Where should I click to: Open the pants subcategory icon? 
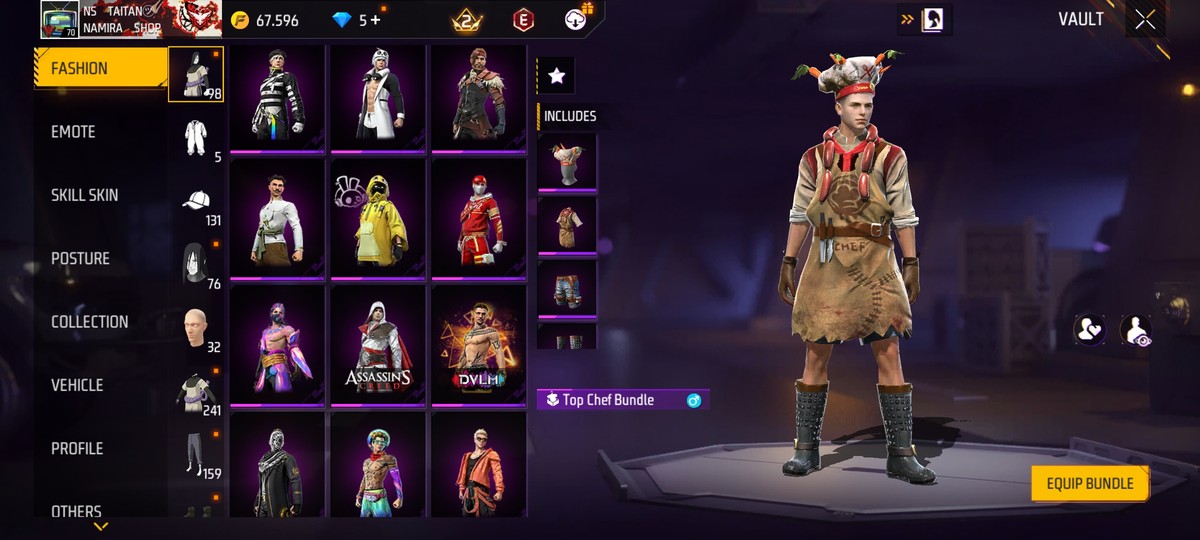[x=196, y=454]
